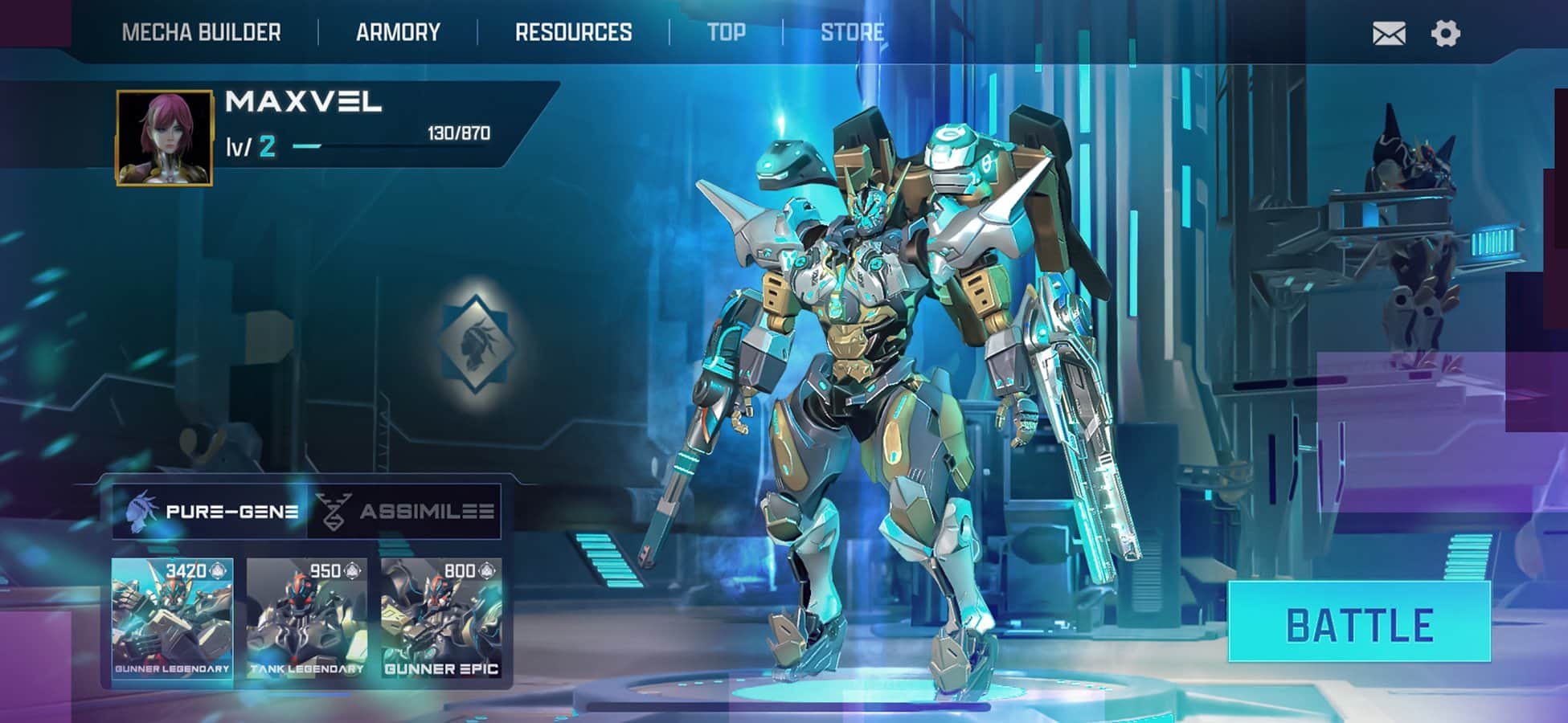Viewport: 1568px width, 723px height.
Task: Choose the Tank Legendary mecha card
Action: click(306, 619)
